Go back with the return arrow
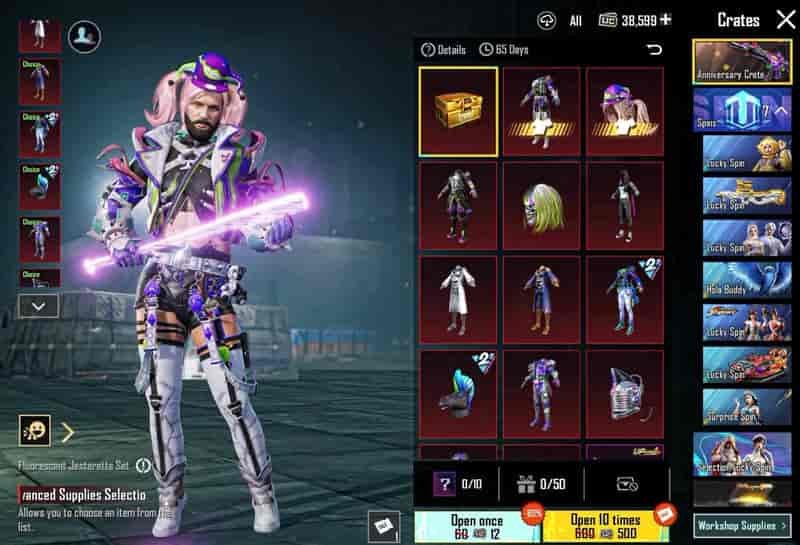Viewport: 800px width, 545px height. 655,49
